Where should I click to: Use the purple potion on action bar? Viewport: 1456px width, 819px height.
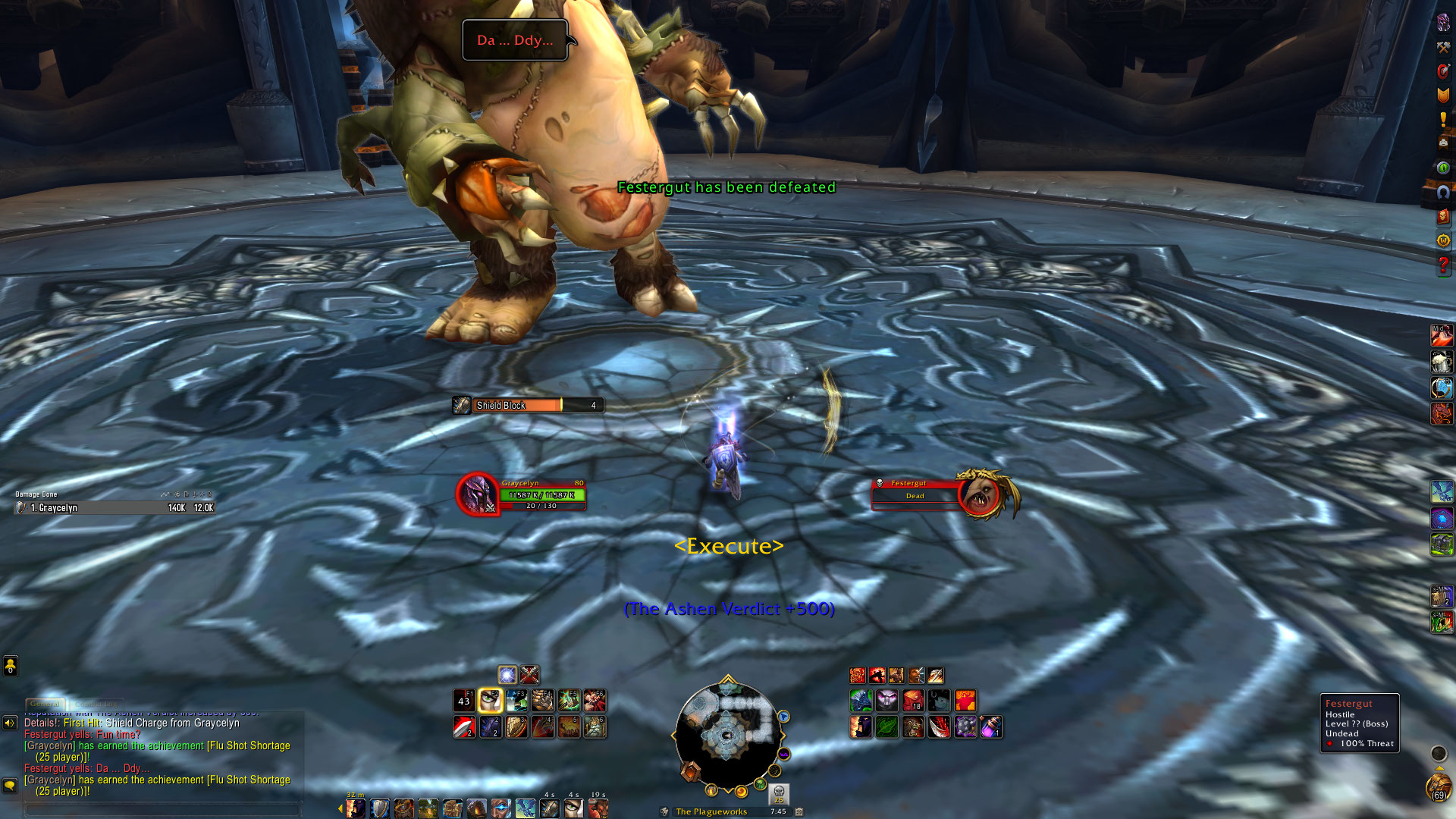coord(991,727)
